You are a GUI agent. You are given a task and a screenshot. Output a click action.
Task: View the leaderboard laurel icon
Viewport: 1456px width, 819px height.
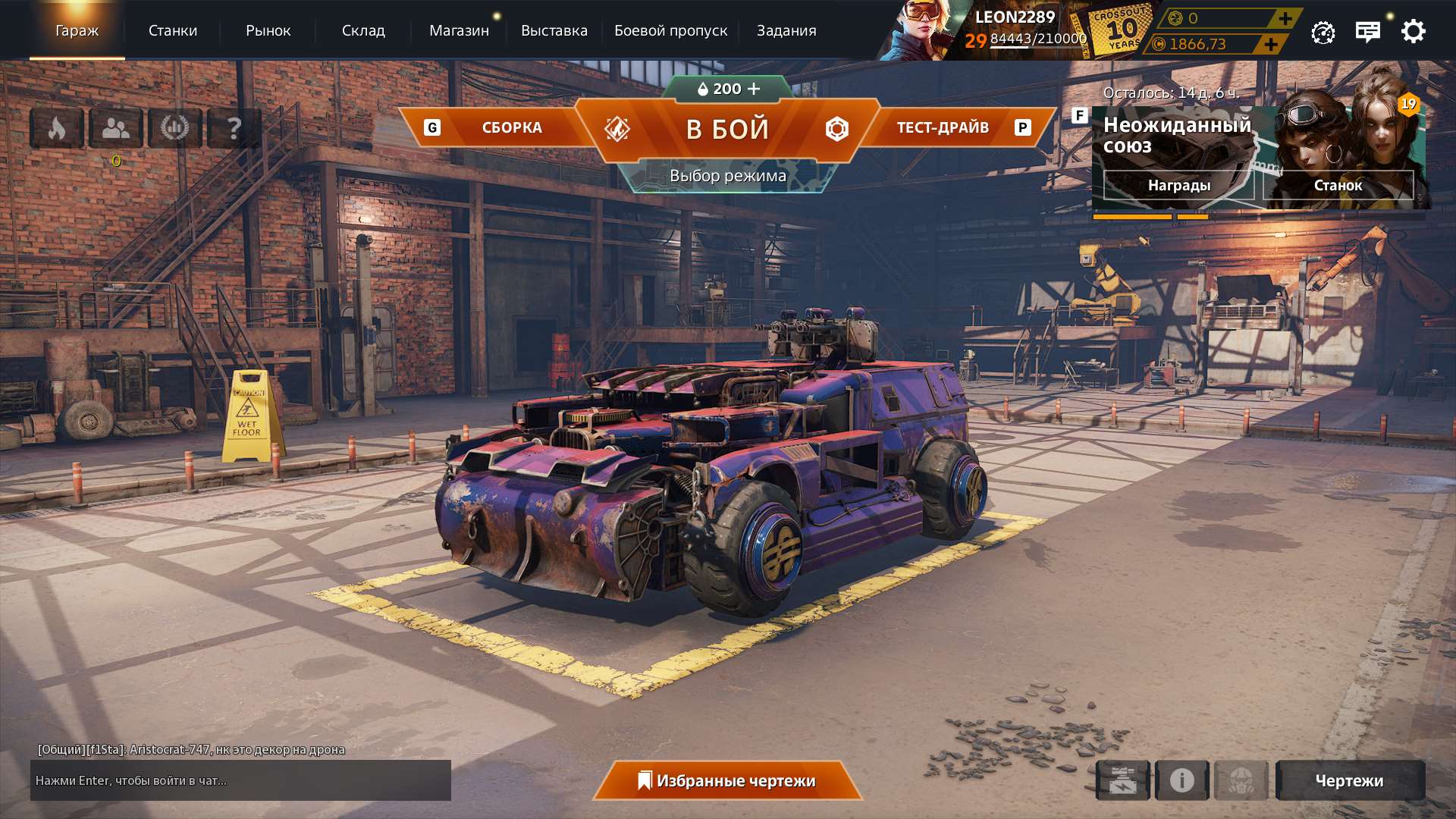tap(176, 127)
